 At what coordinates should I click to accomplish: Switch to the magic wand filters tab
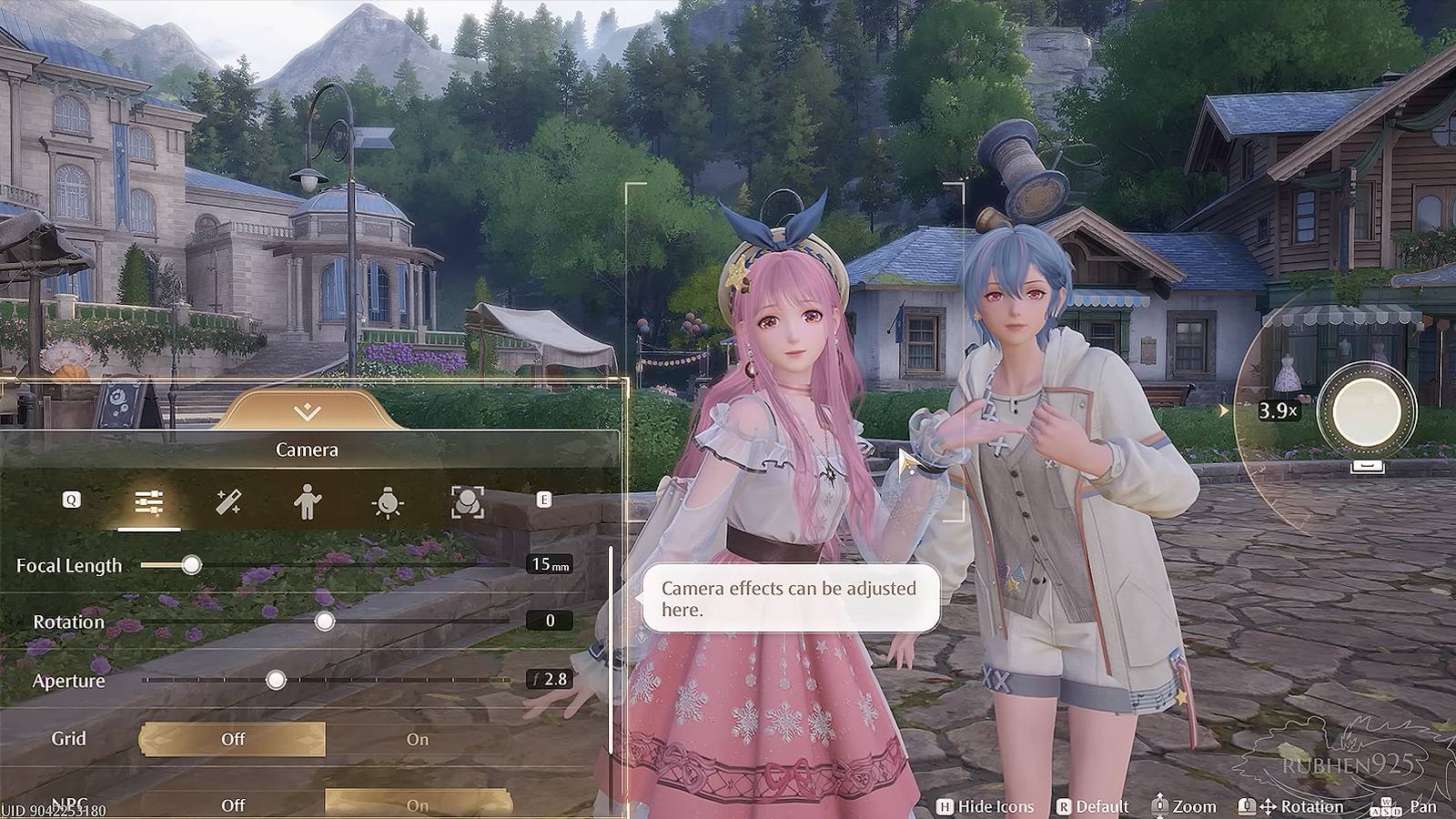coord(228,501)
